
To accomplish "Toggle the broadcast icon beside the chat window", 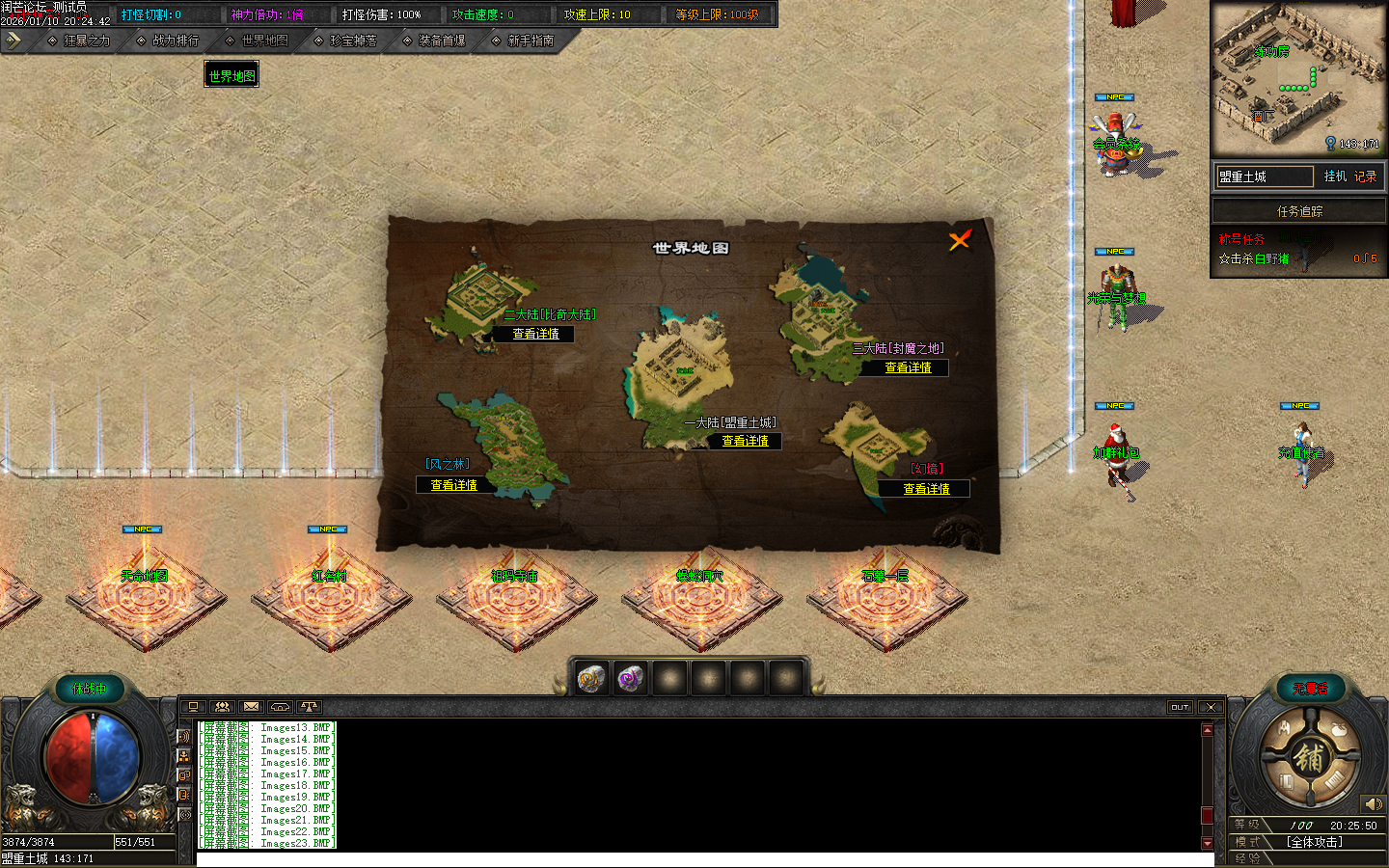I will 184,736.
